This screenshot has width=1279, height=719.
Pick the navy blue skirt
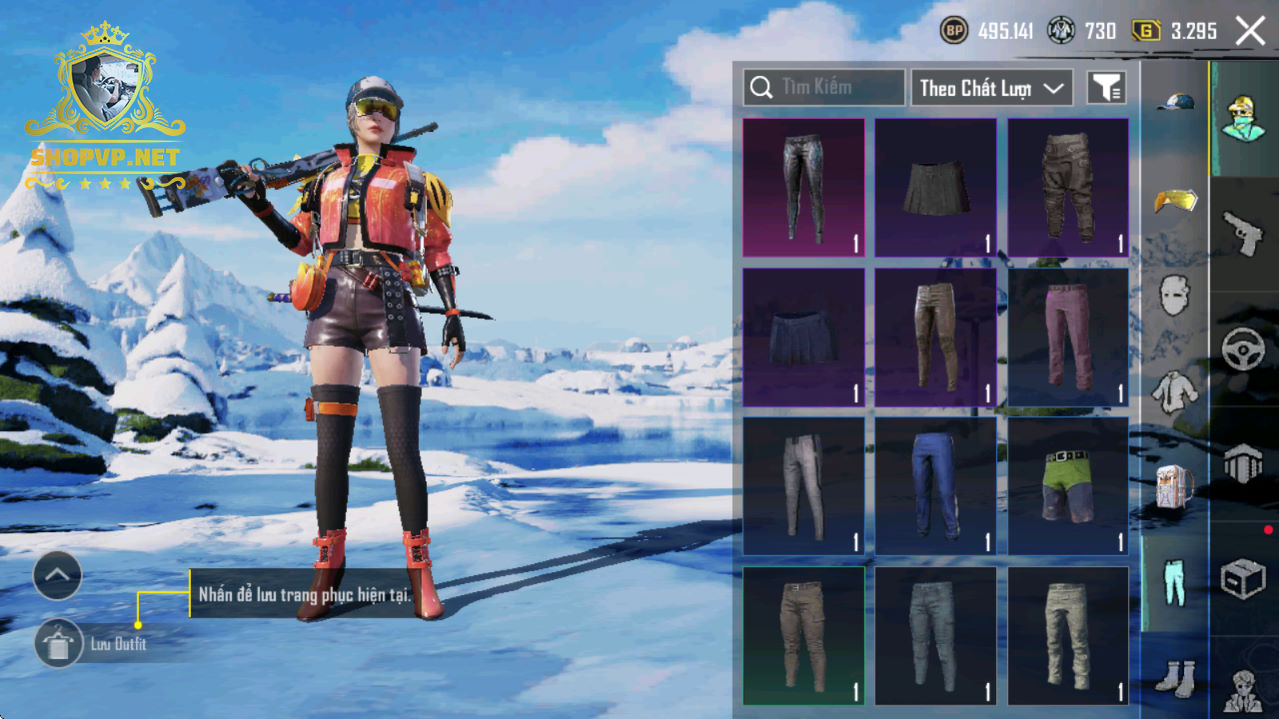803,337
